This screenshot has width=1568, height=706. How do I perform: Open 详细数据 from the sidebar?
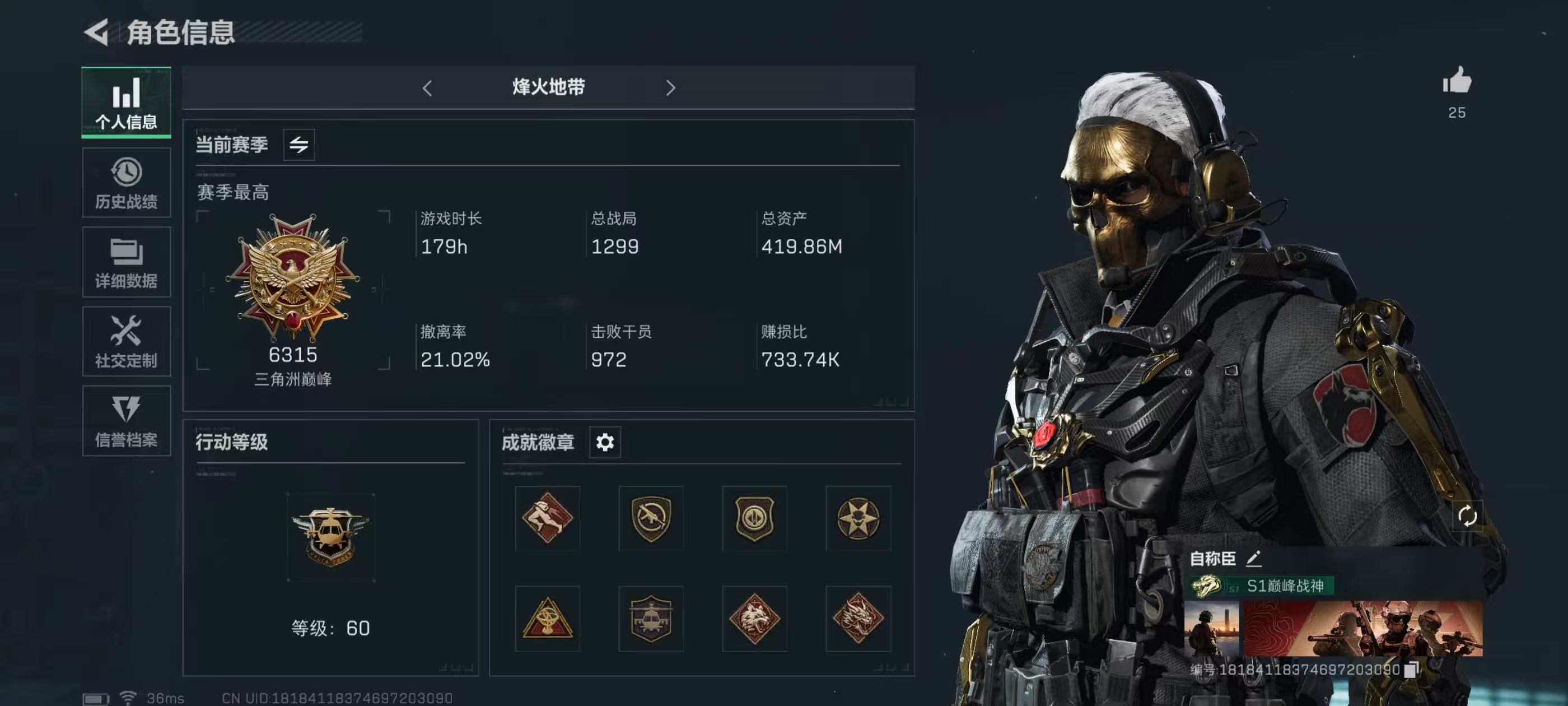[x=125, y=262]
